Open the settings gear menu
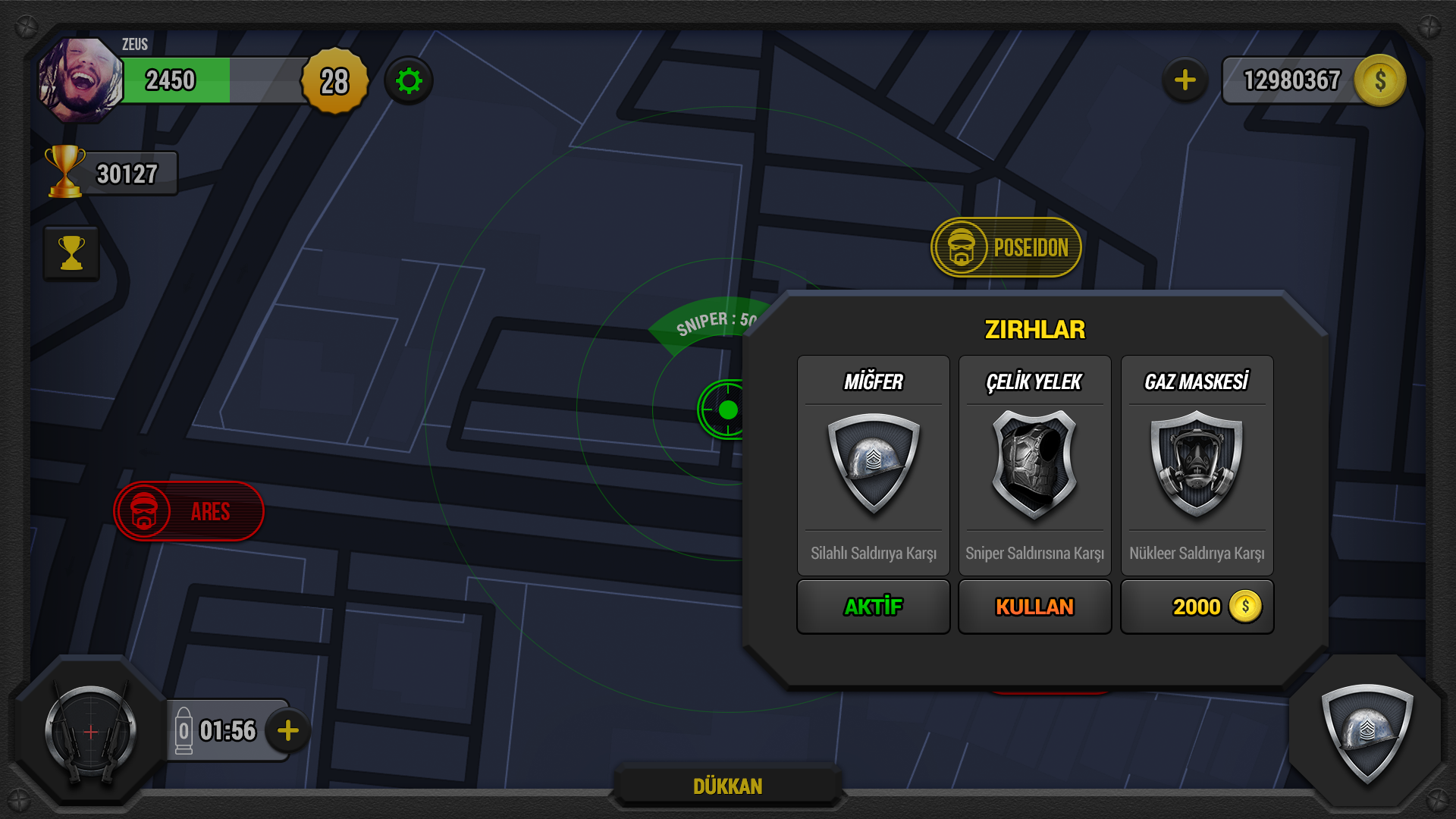The height and width of the screenshot is (819, 1456). coord(410,81)
